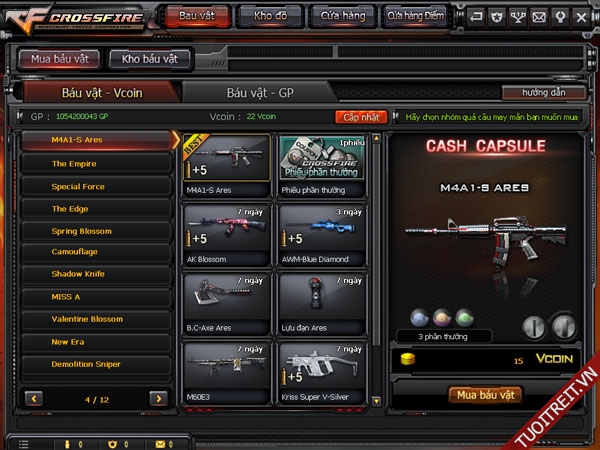Go to previous capsule list page
Image resolution: width=600 pixels, height=450 pixels.
(35, 398)
